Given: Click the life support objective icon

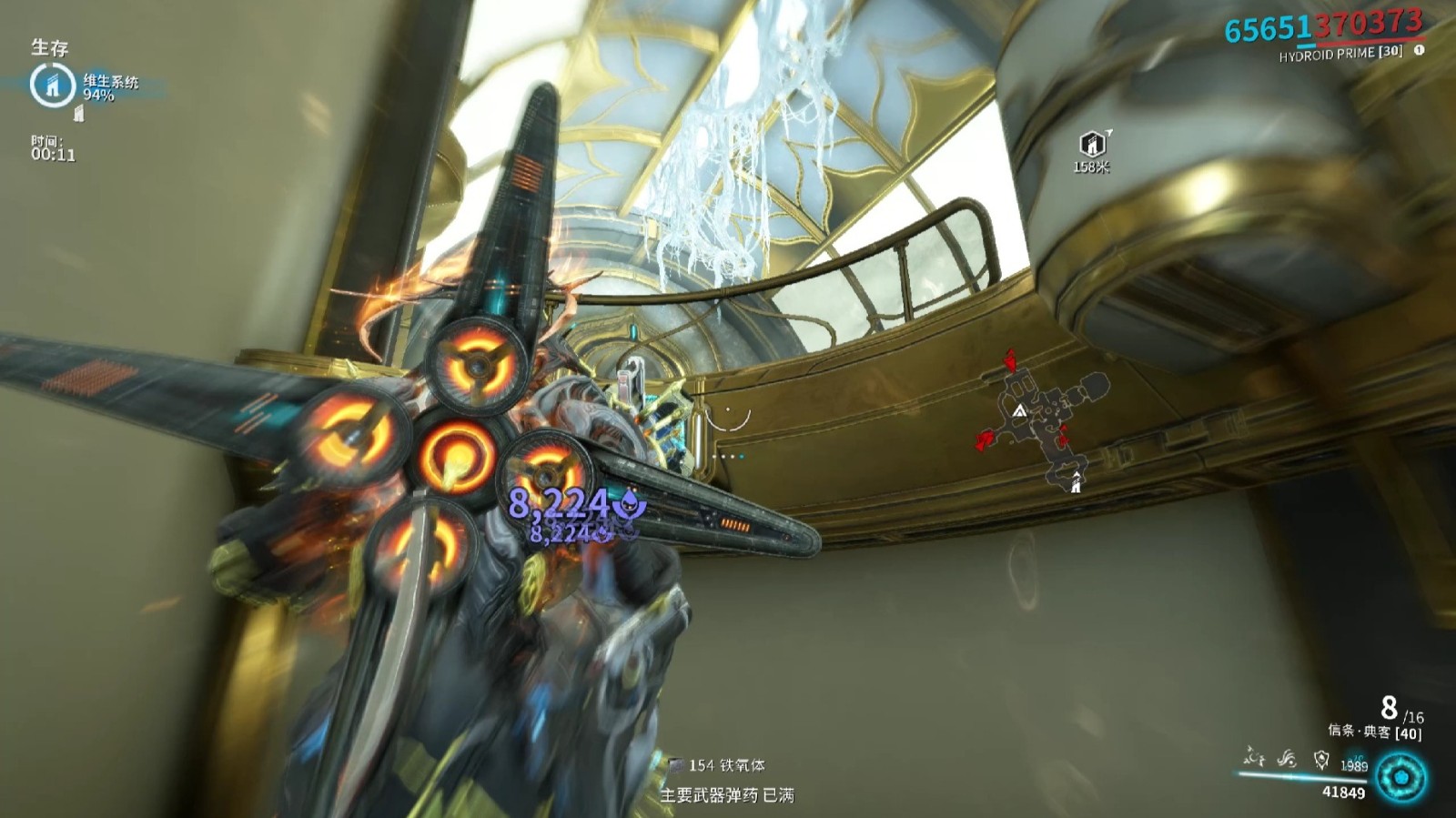Looking at the screenshot, I should (x=52, y=85).
